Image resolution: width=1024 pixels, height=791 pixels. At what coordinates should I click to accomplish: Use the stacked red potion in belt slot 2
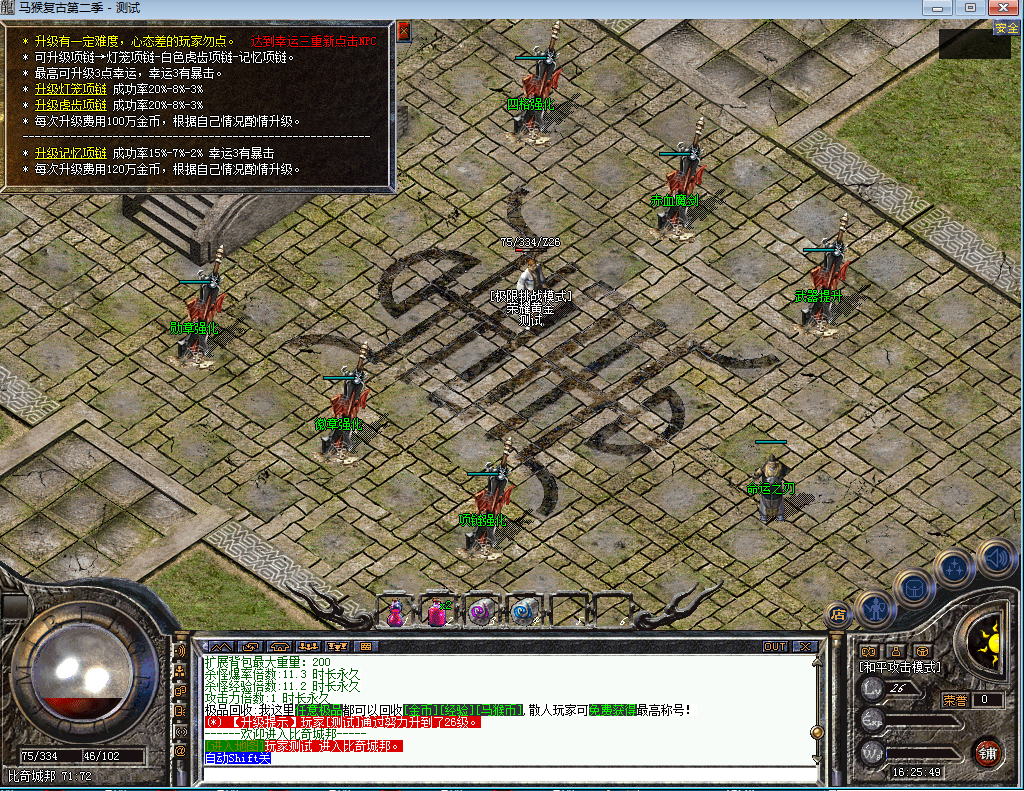coord(438,611)
